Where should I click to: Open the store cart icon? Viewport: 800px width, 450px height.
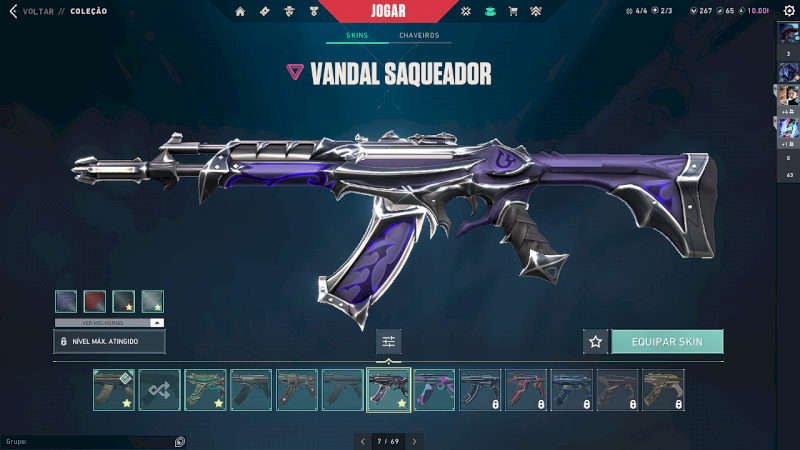click(x=513, y=12)
